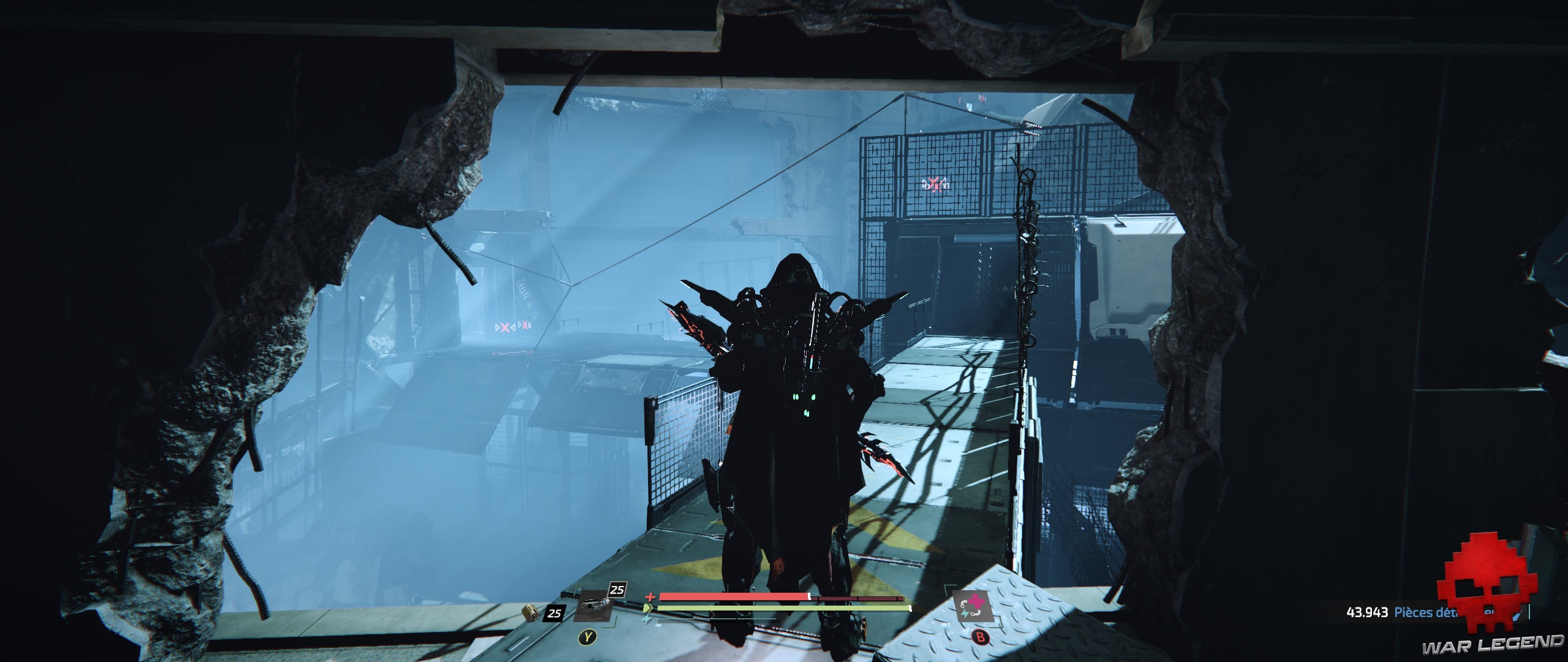Click the empty teal energy bar

point(718,619)
